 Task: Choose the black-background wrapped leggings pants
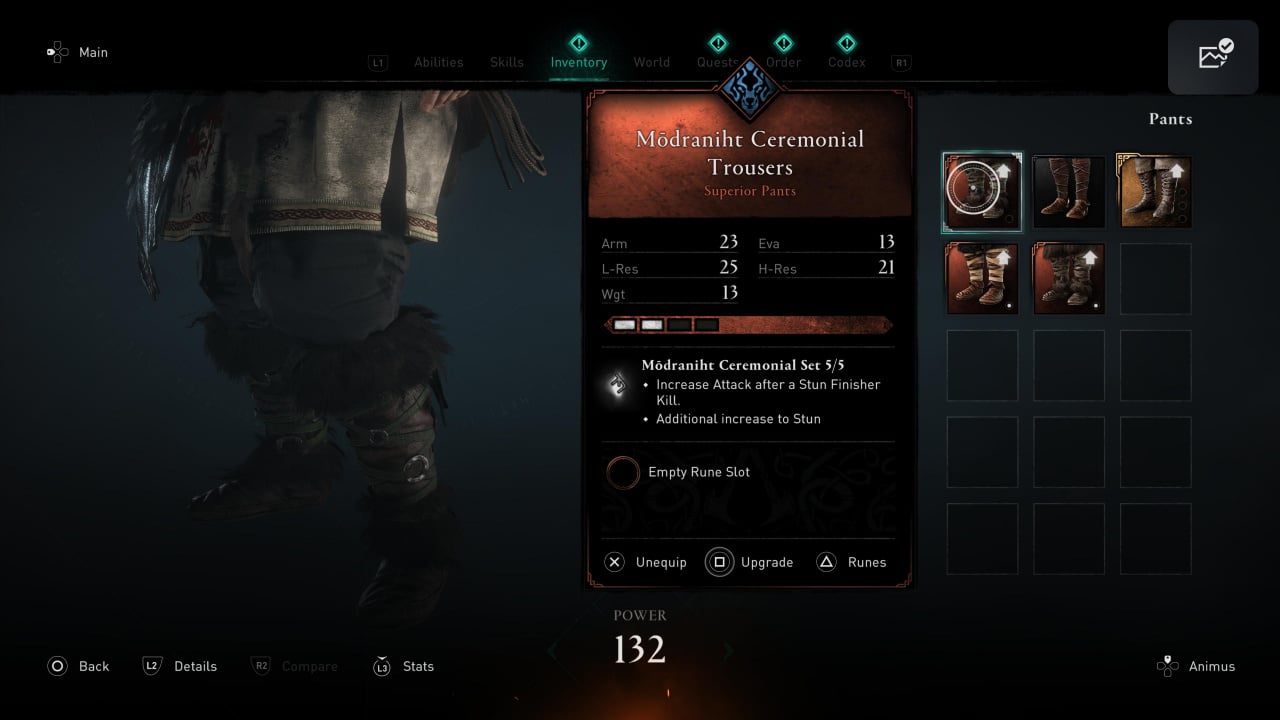click(x=1068, y=192)
